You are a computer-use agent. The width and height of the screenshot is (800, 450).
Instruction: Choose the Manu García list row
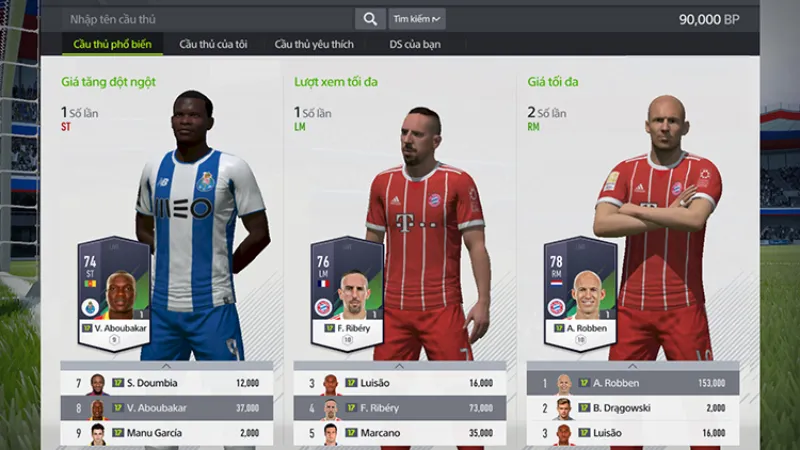tap(166, 433)
